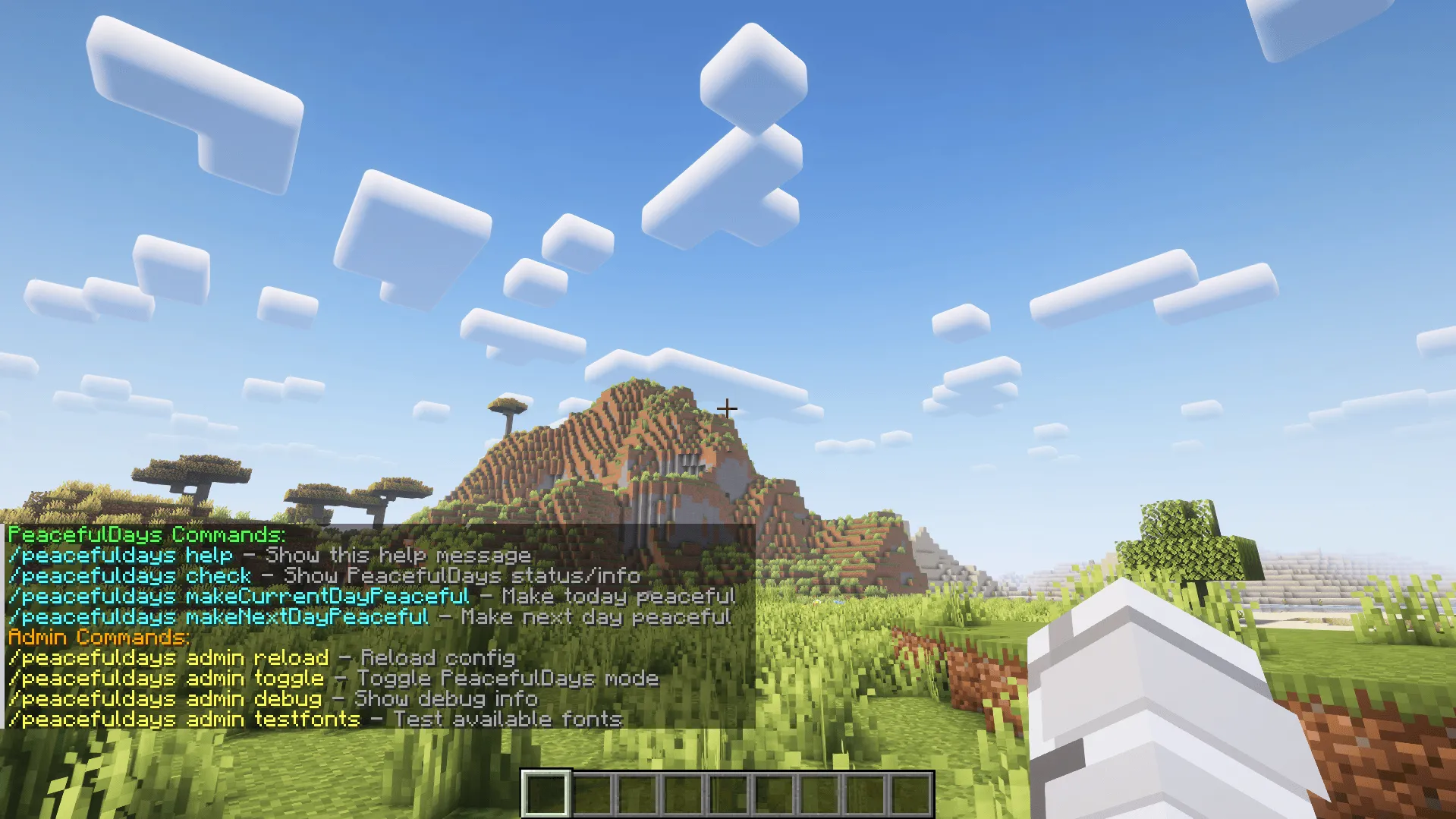Click the /peacefuldays help command in chat
1456x819 pixels.
click(121, 555)
